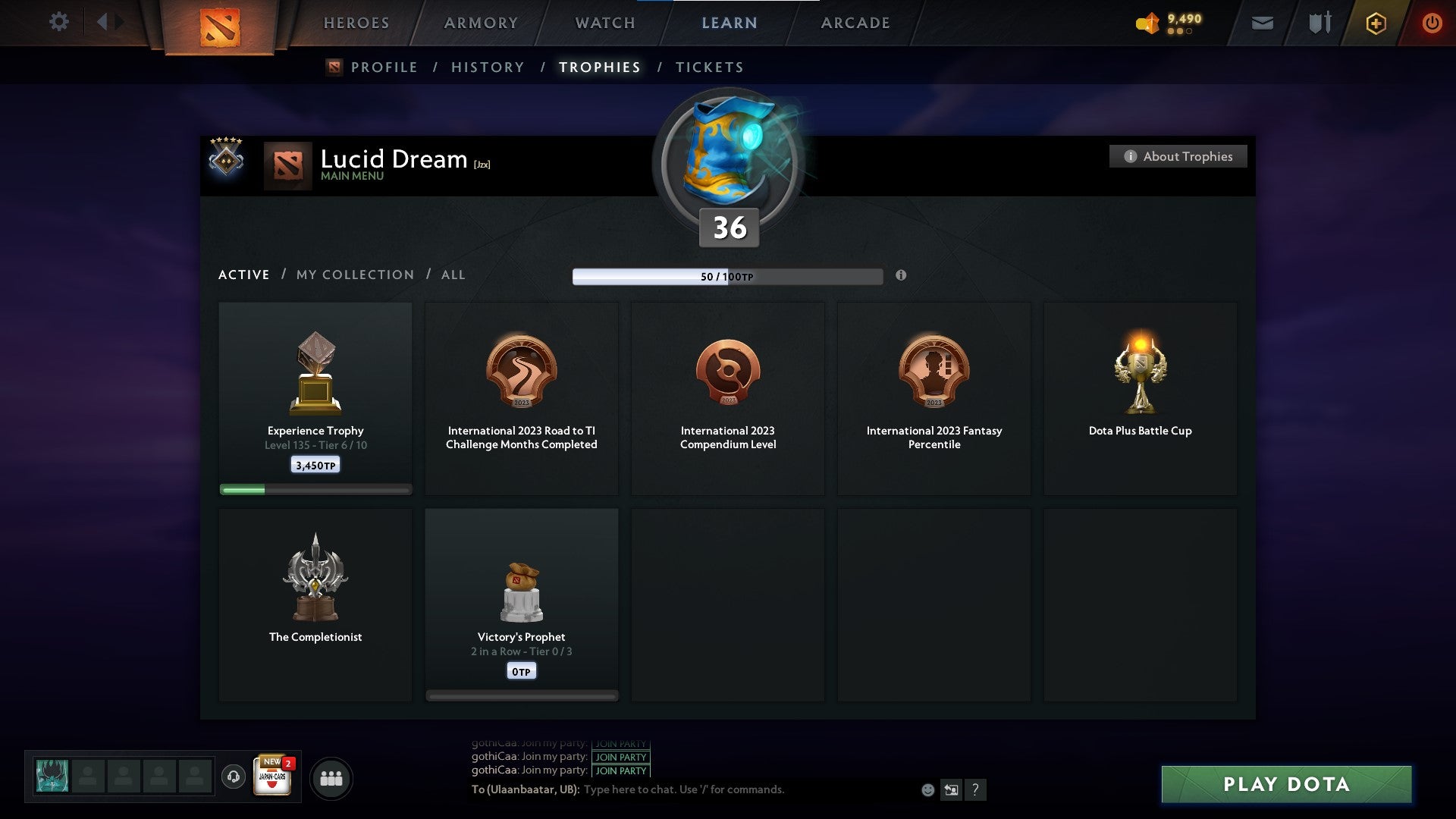
Task: Switch to MY COLLECTION view
Action: pos(354,275)
